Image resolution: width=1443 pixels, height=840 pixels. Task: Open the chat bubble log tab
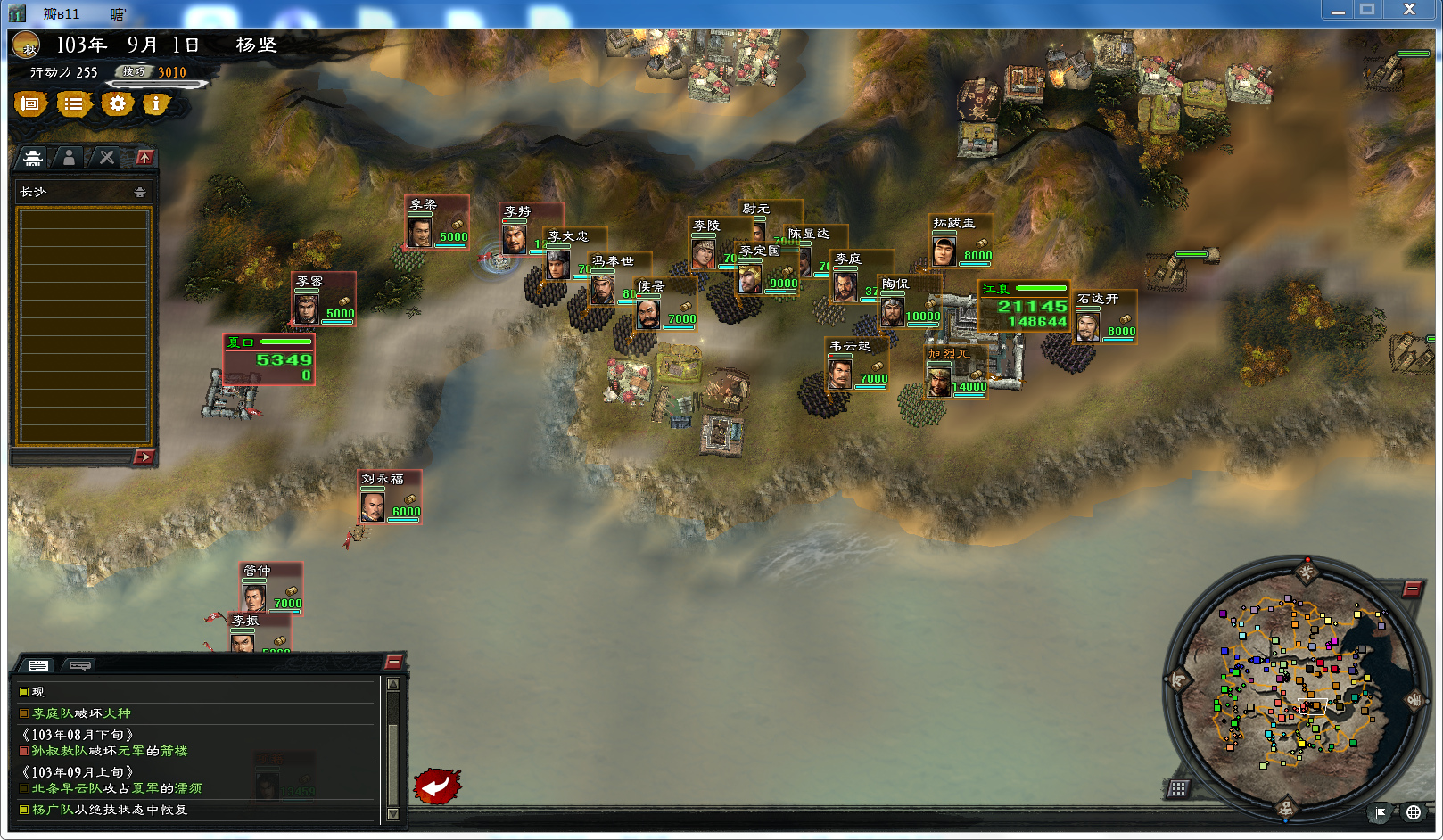[80, 665]
